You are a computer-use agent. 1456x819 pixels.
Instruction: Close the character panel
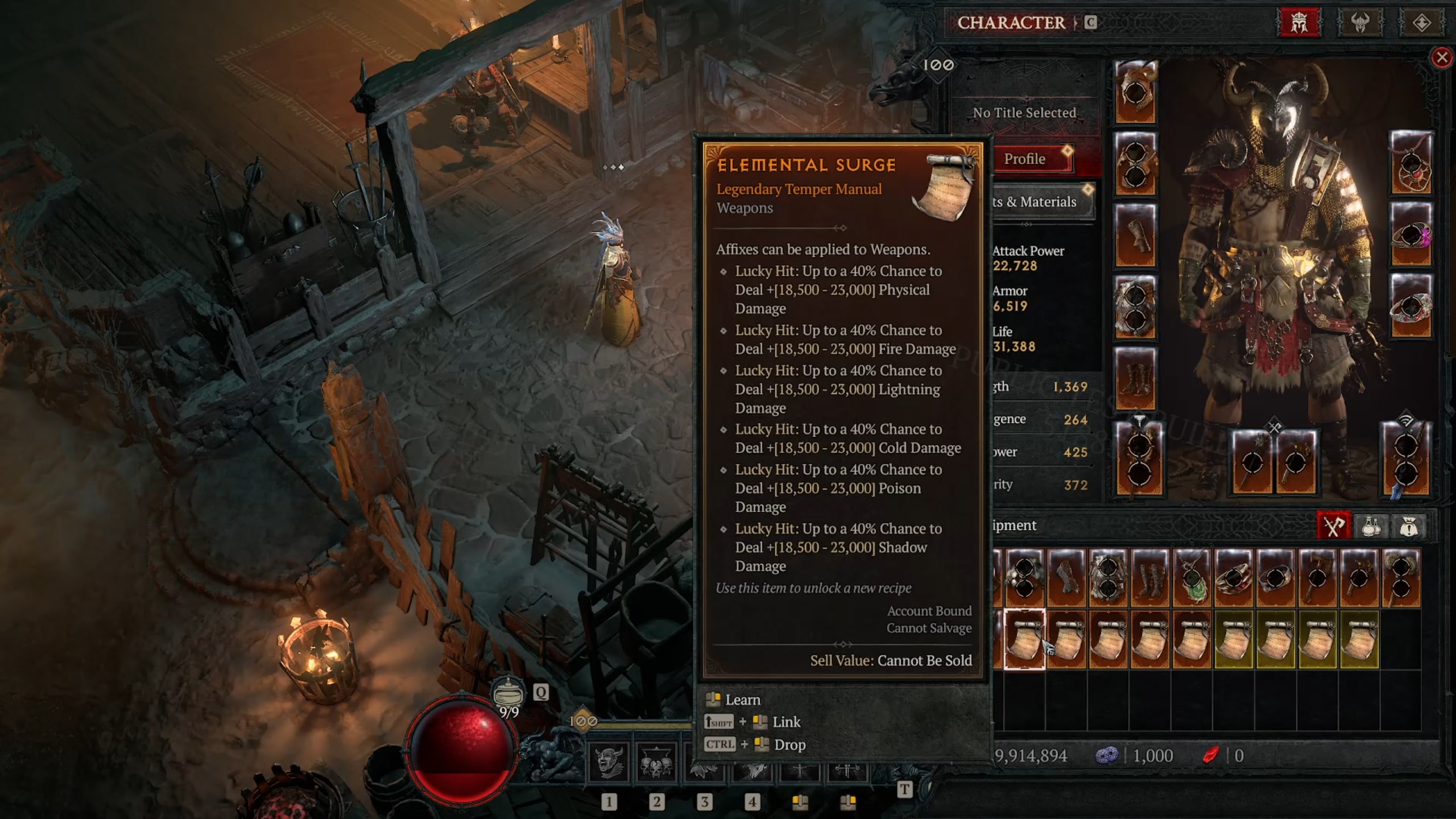coord(1441,57)
